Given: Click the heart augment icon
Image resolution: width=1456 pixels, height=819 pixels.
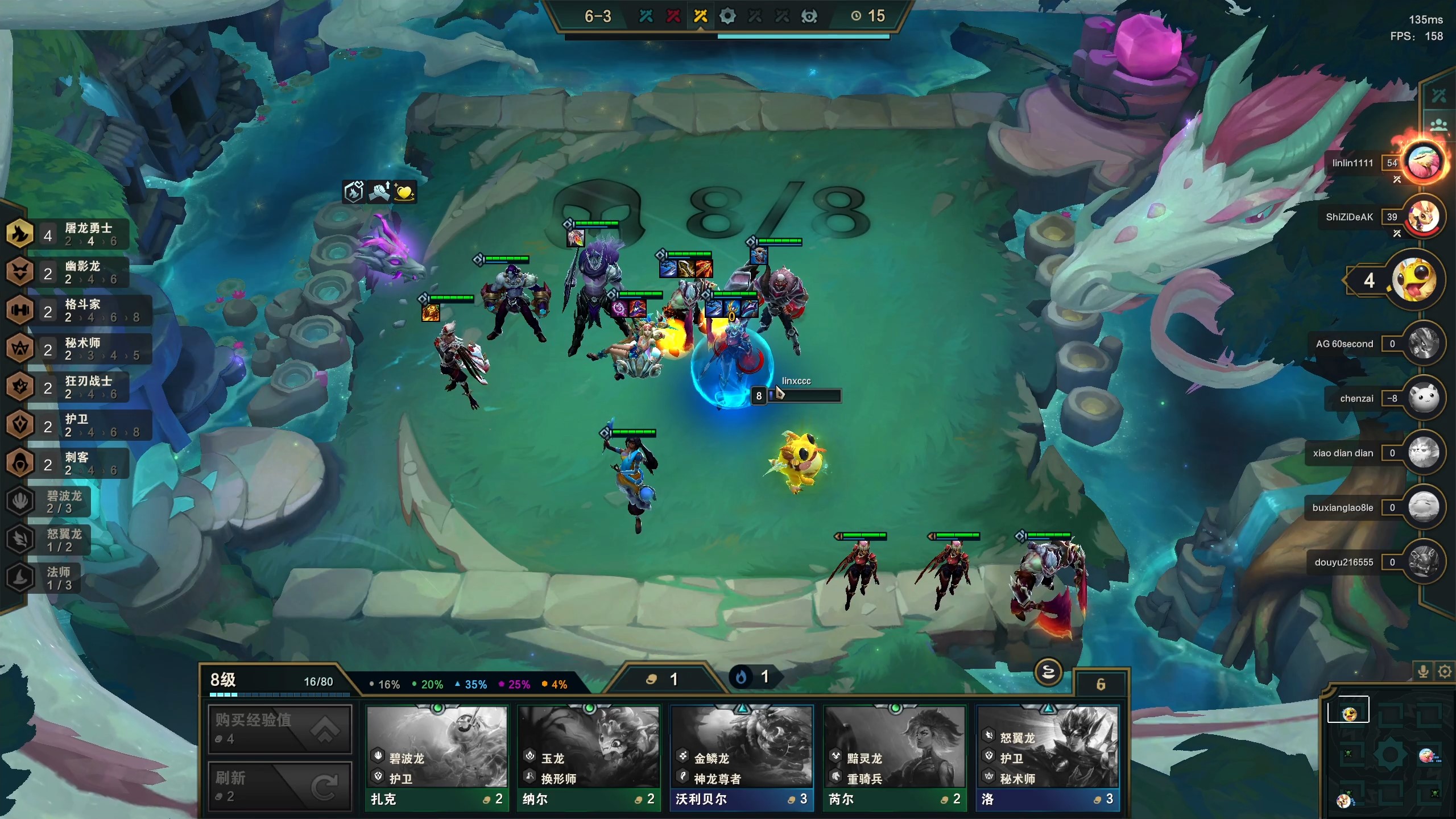Looking at the screenshot, I should pos(404,192).
